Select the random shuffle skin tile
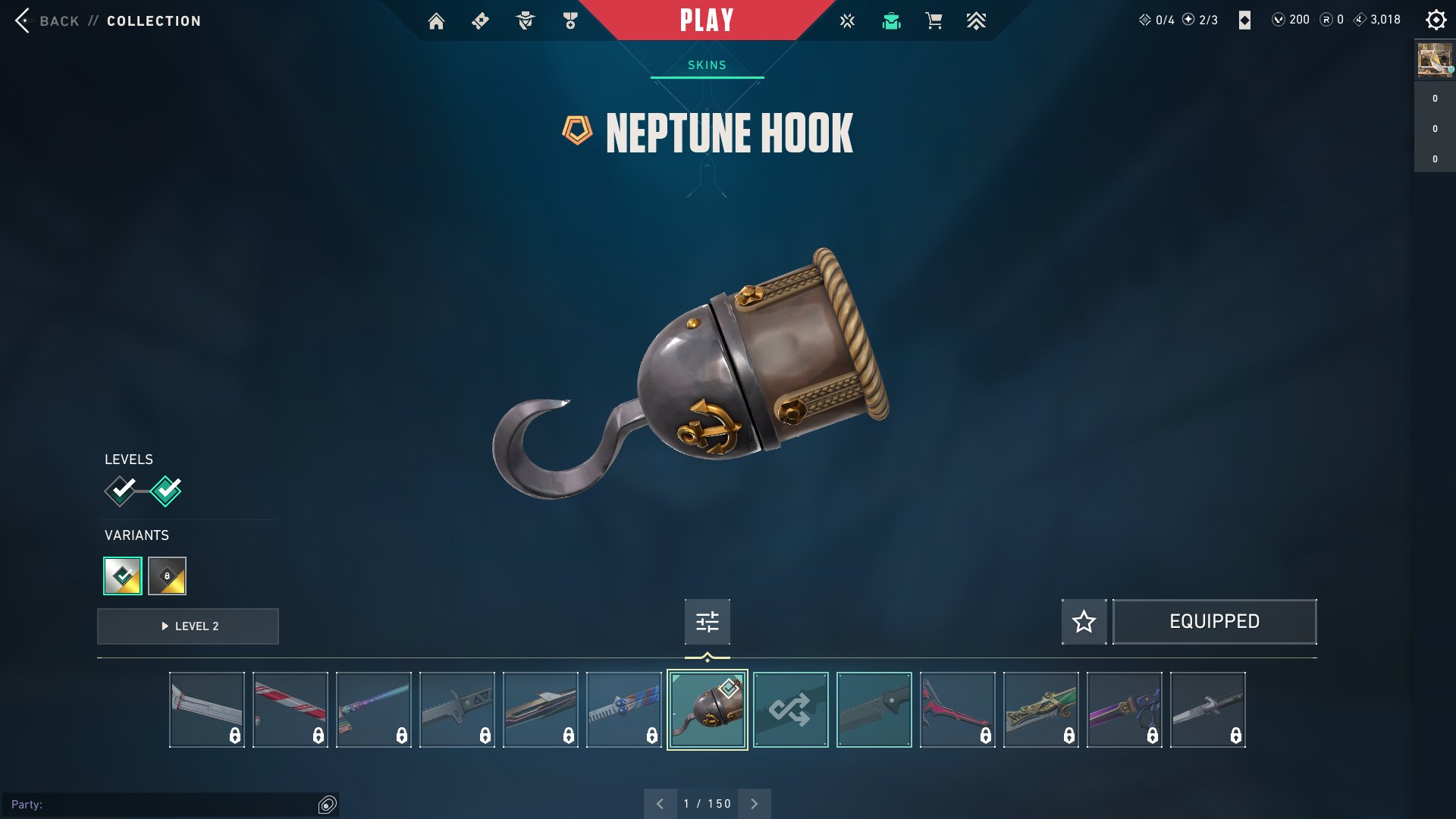Image resolution: width=1456 pixels, height=819 pixels. [790, 710]
